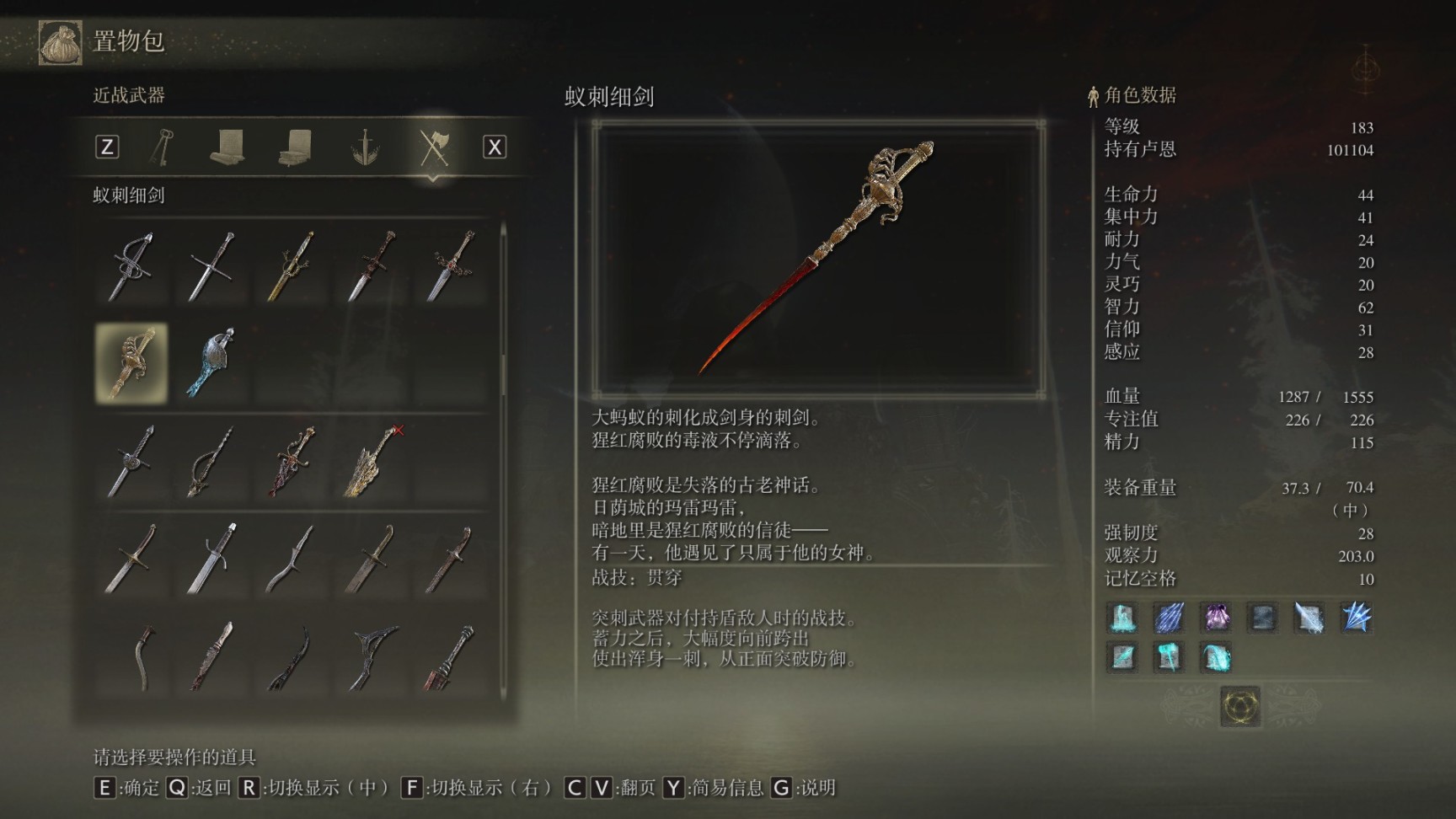Switch to the key items tab
The width and height of the screenshot is (1456, 819).
pyautogui.click(x=162, y=147)
